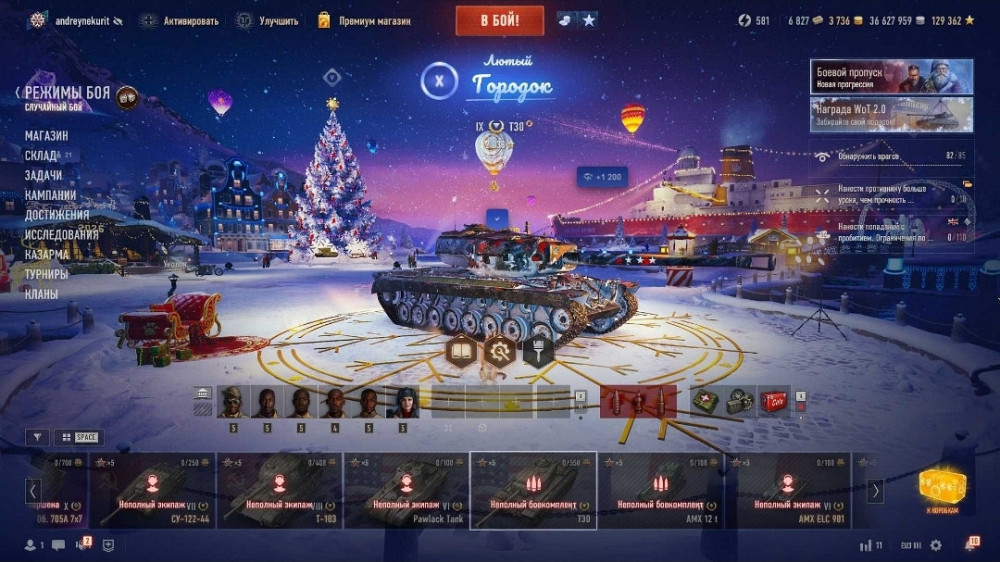
Task: Open the КАЗАРМА menu entry
Action: tap(46, 254)
